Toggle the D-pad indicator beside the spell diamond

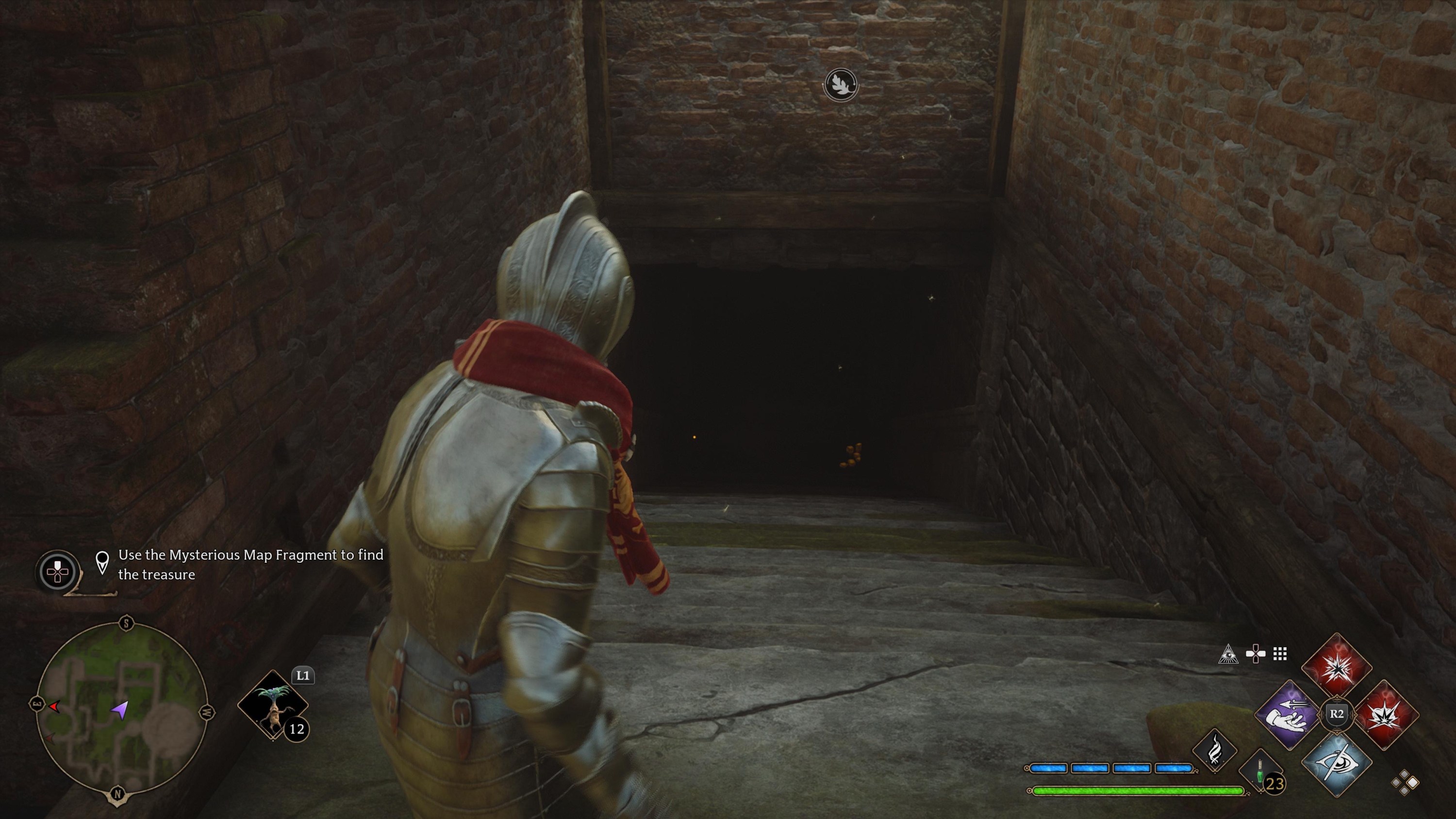1256,653
